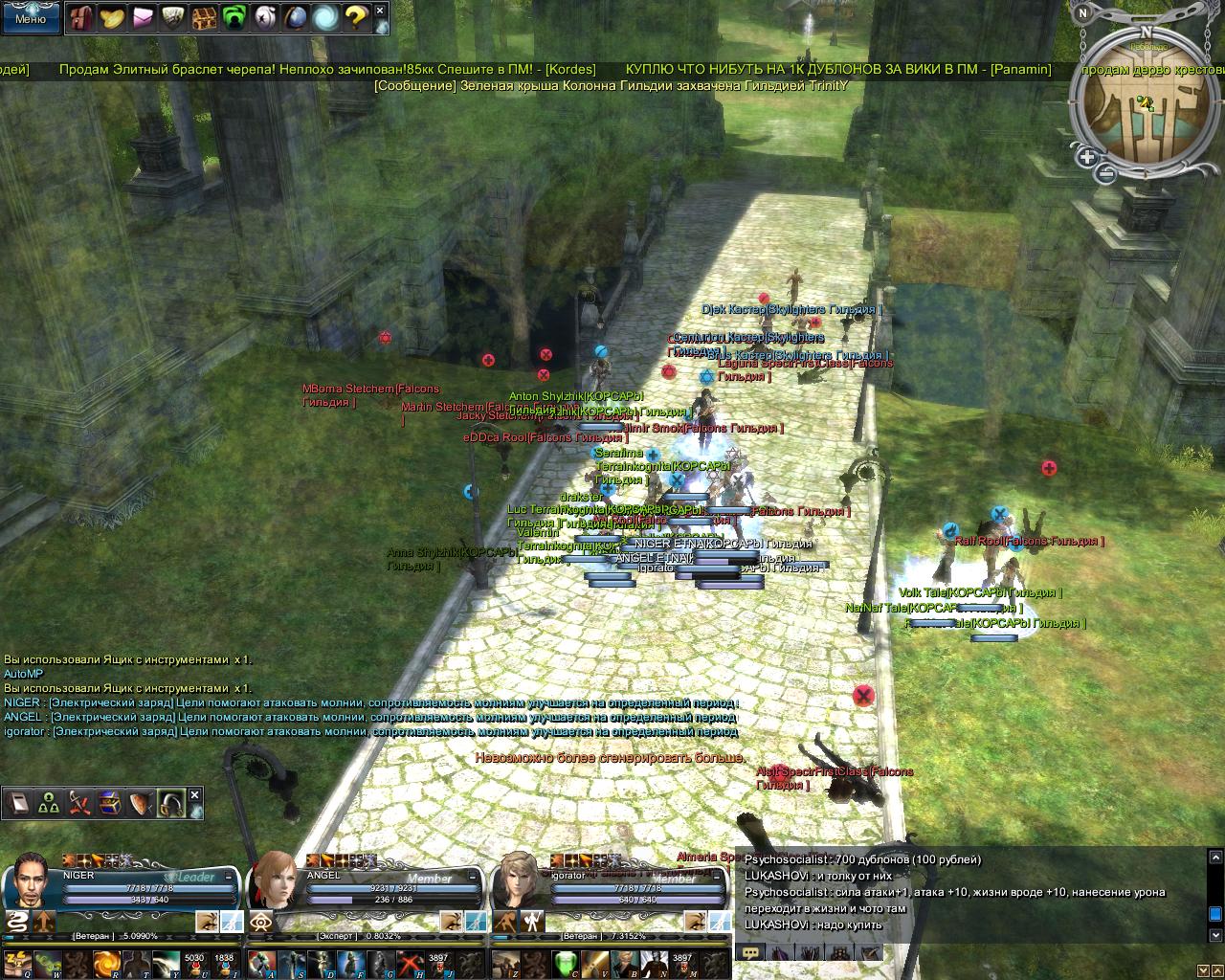Viewport: 1225px width, 980px height.
Task: Select NIGER's character portrait
Action: click(32, 879)
